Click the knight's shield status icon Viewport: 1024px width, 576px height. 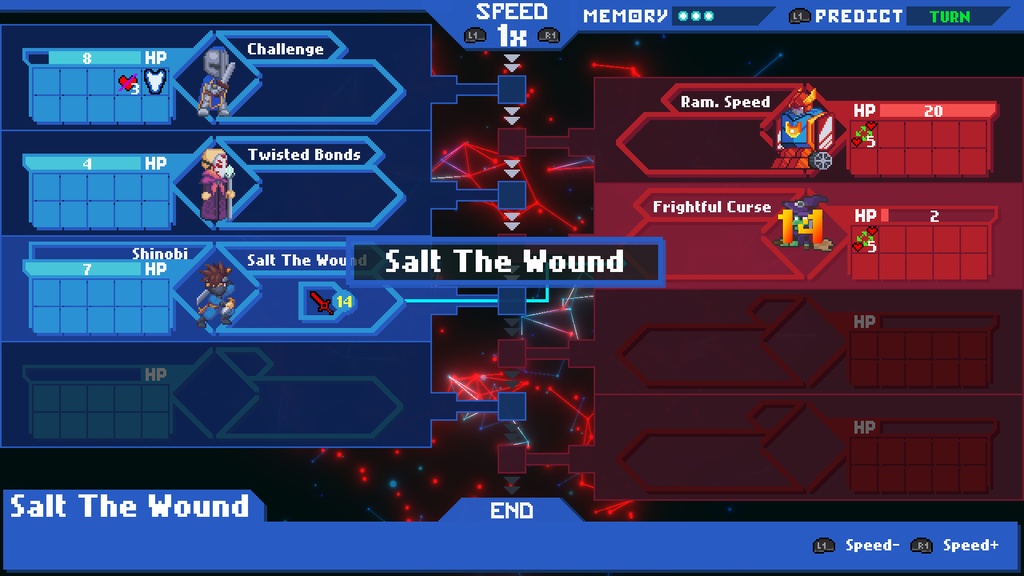click(155, 82)
